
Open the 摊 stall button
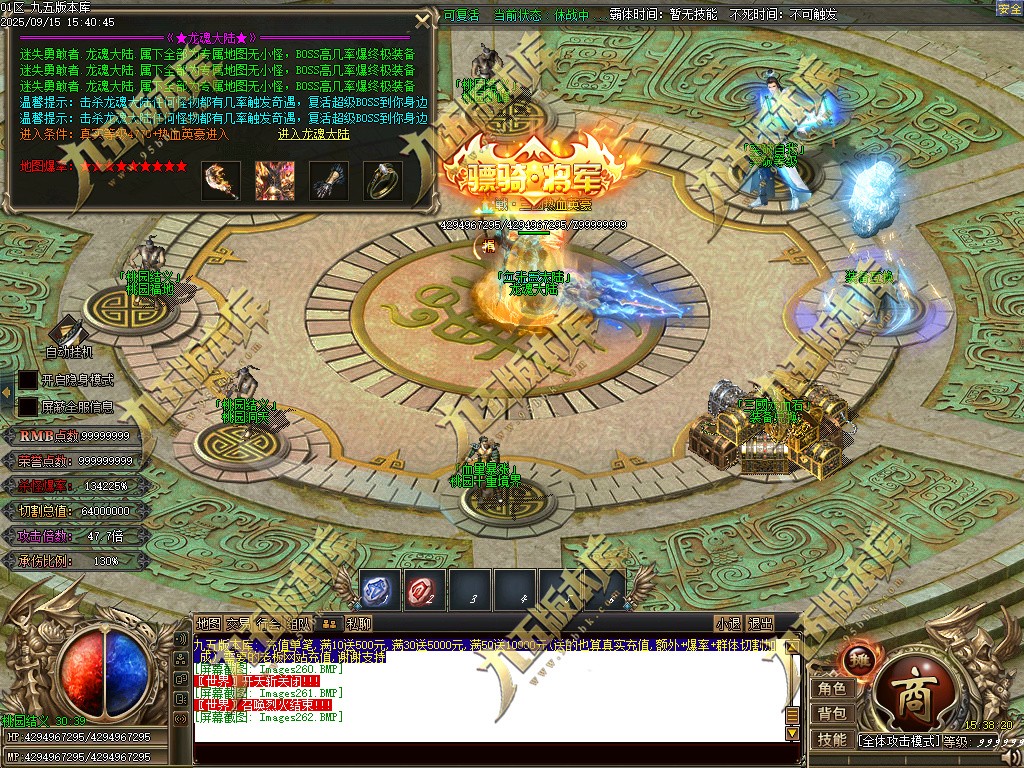tap(856, 659)
